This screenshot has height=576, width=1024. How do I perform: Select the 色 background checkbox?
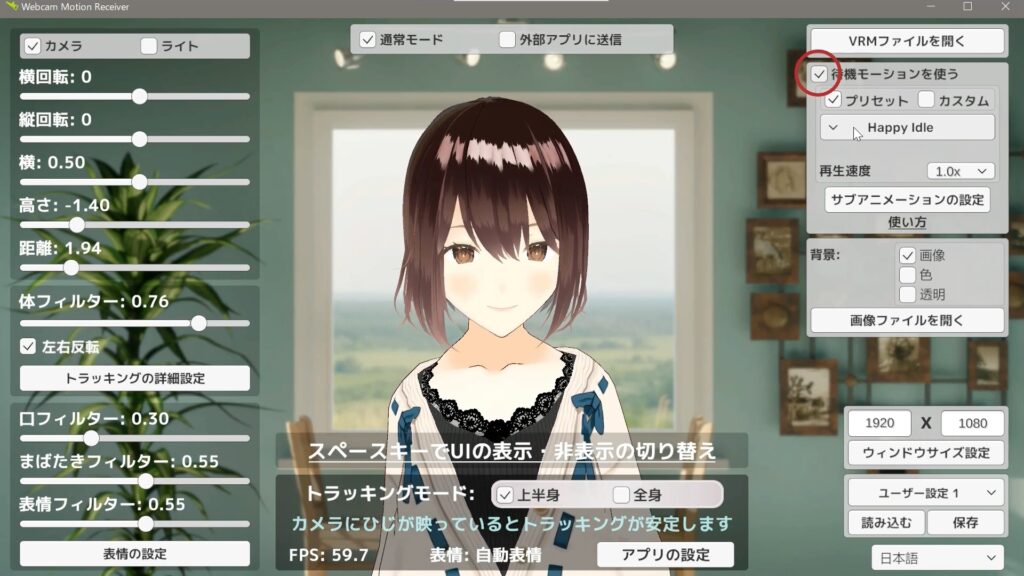coord(908,275)
